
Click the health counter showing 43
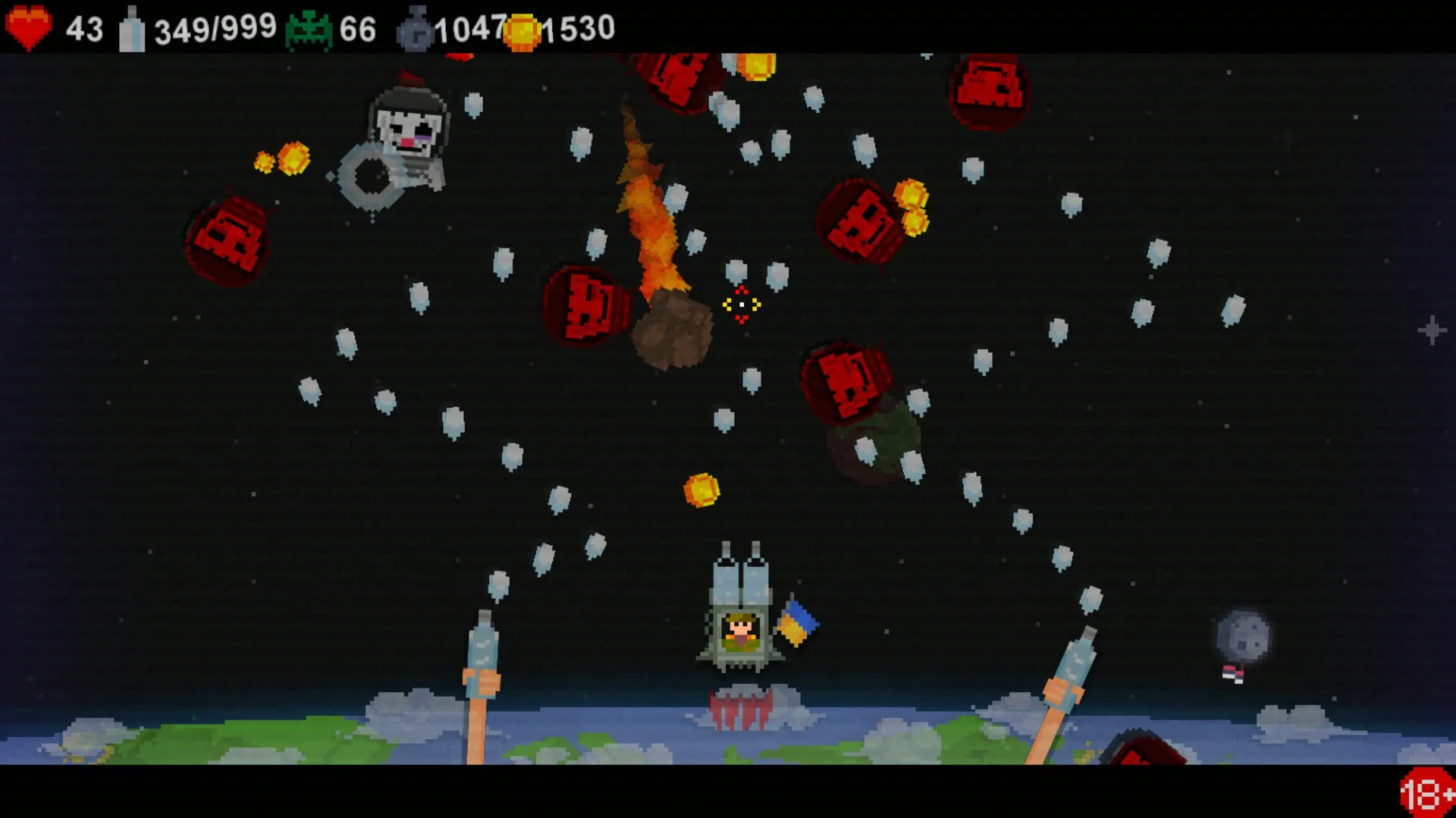coord(83,27)
